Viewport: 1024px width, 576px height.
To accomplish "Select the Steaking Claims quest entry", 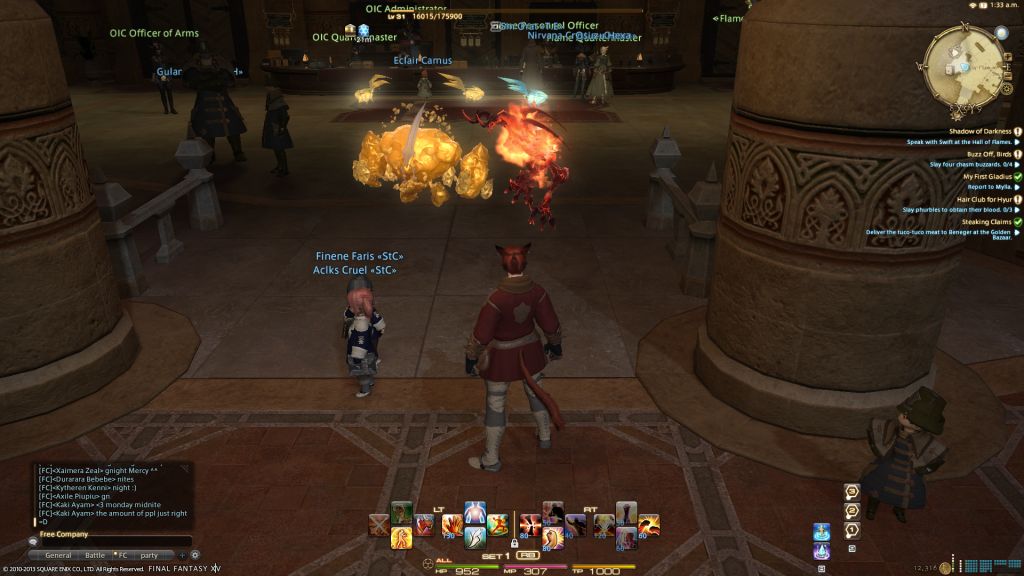I will pos(986,222).
